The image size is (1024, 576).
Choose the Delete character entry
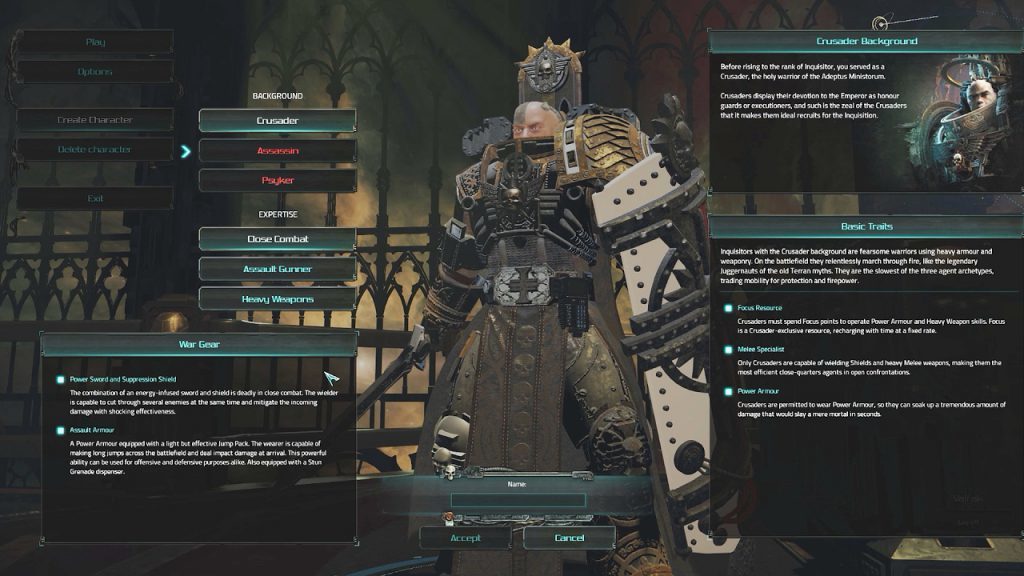(x=95, y=149)
